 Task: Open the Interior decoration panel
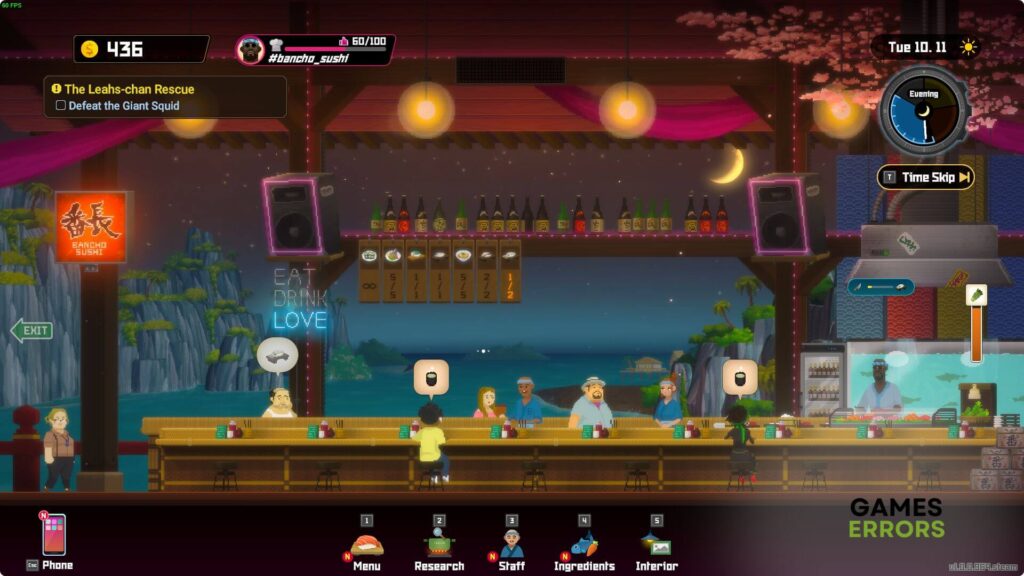tap(656, 544)
